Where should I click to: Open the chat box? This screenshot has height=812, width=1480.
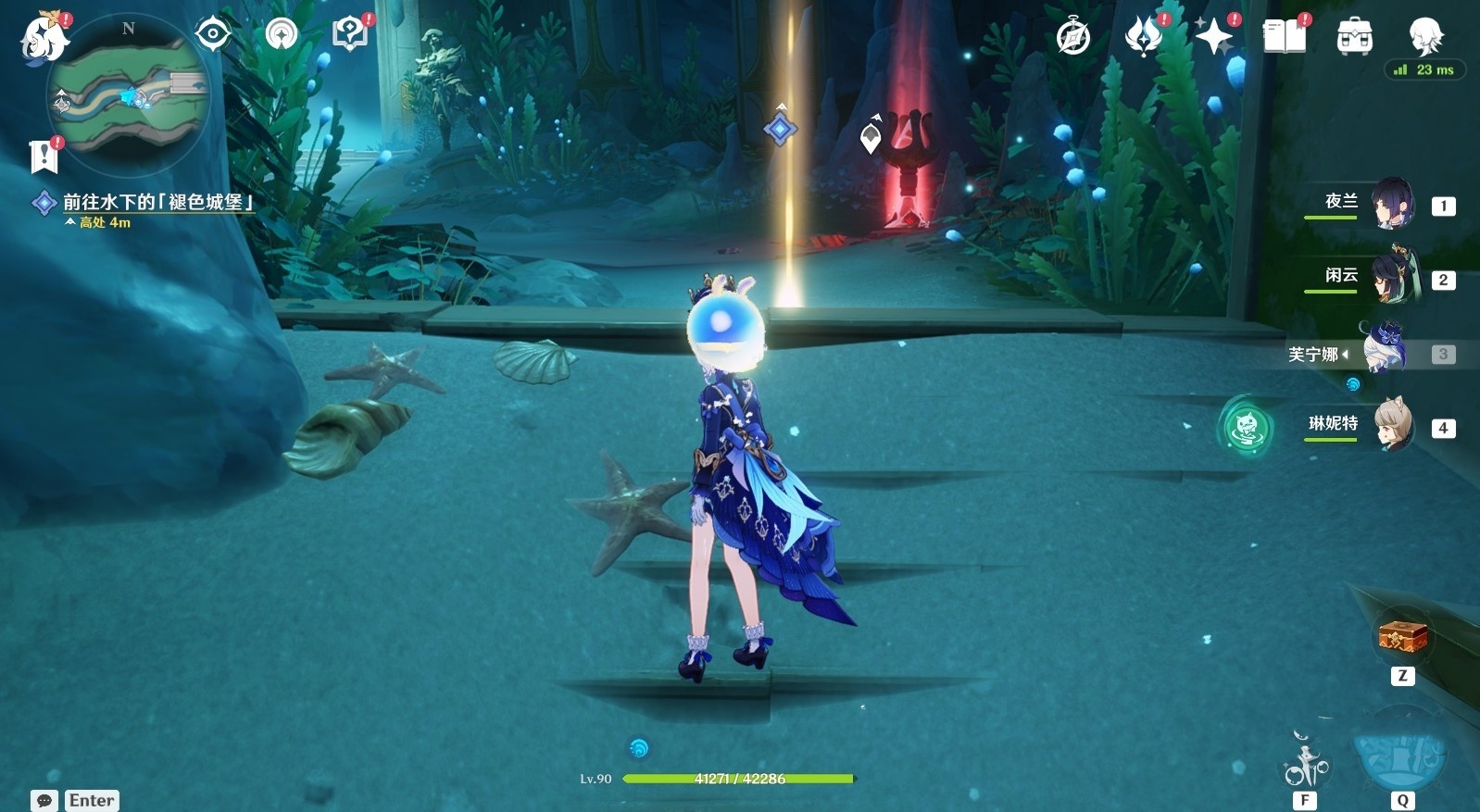click(x=44, y=800)
